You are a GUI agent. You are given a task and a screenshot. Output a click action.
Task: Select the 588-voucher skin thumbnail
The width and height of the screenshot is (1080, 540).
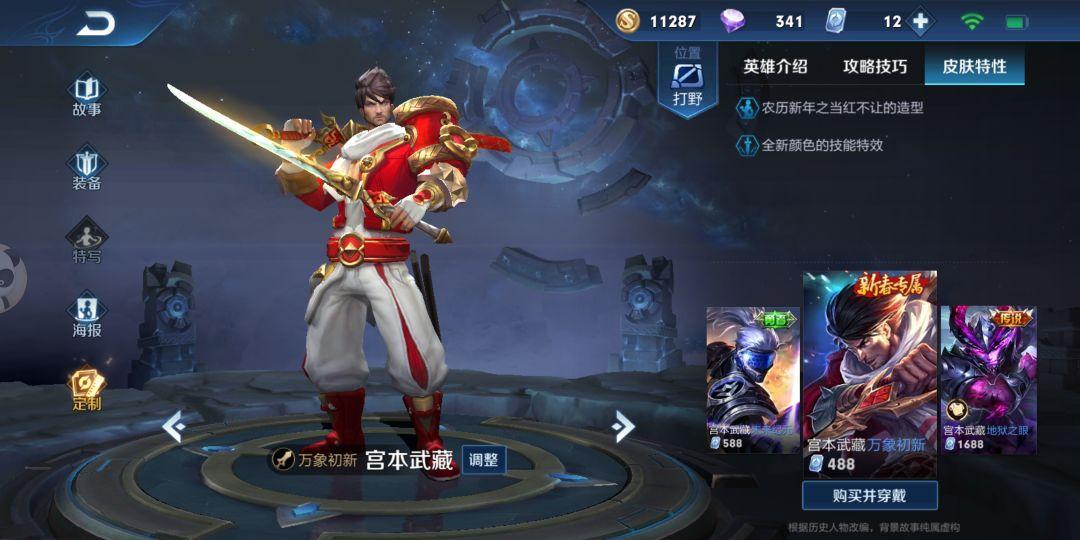pos(753,380)
